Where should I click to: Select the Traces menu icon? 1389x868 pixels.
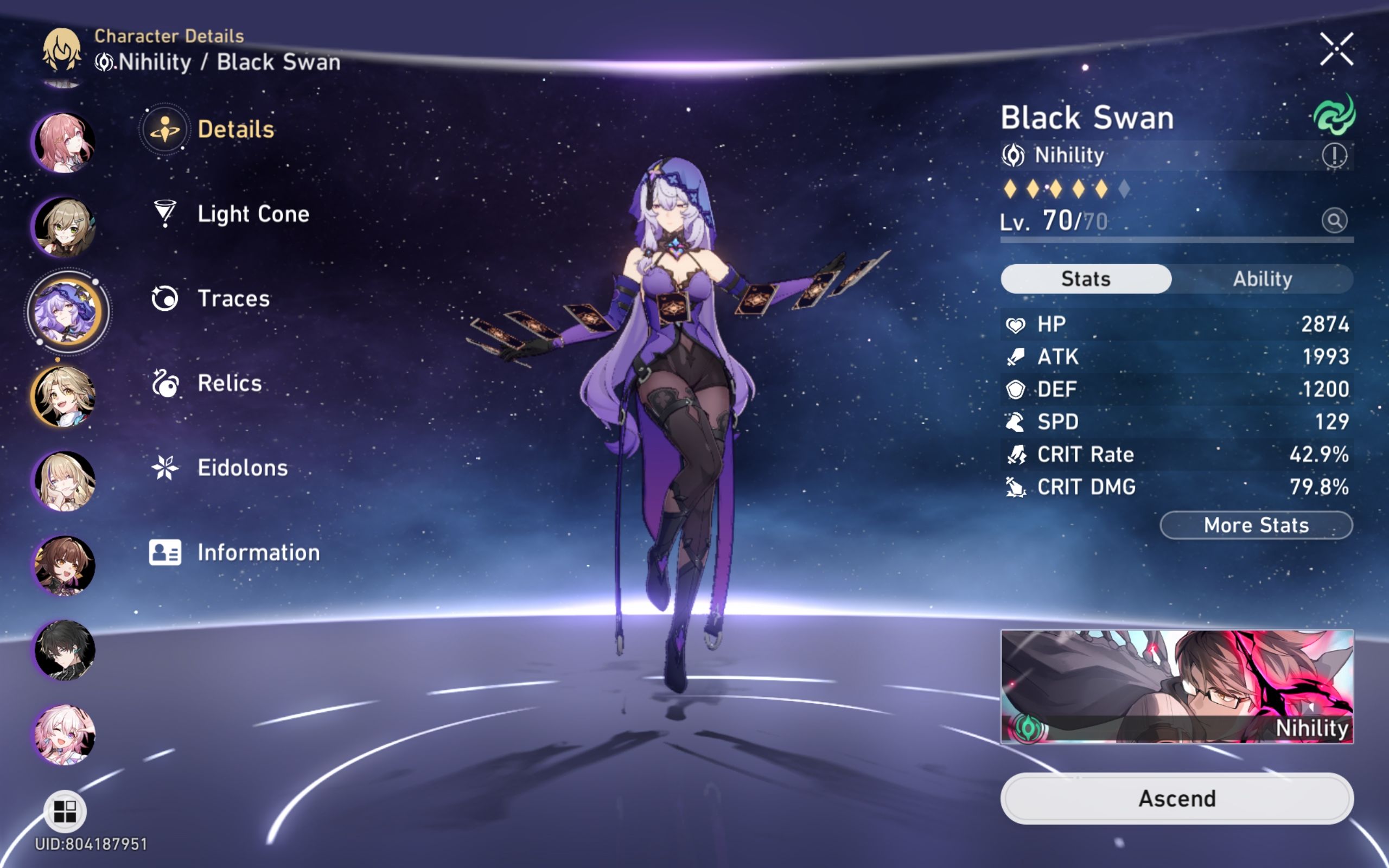[165, 297]
